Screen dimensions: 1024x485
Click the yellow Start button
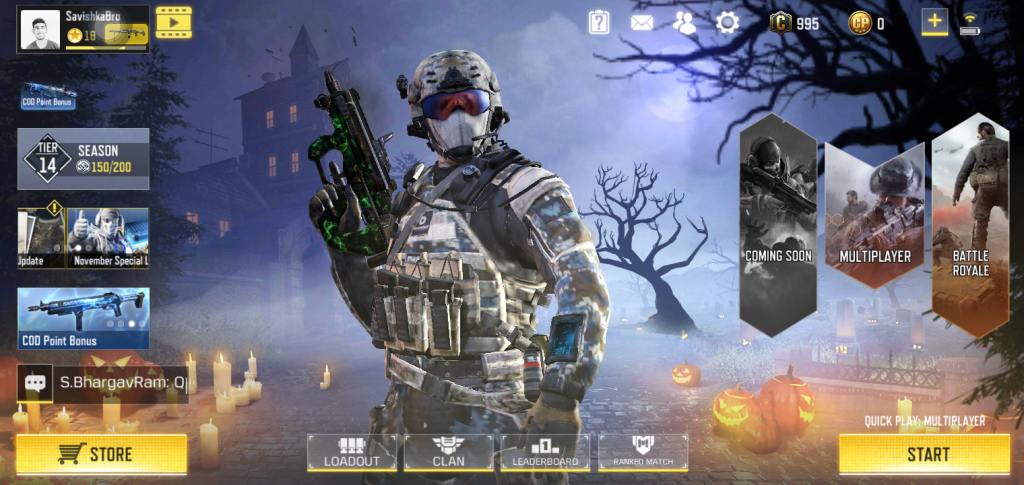point(927,454)
